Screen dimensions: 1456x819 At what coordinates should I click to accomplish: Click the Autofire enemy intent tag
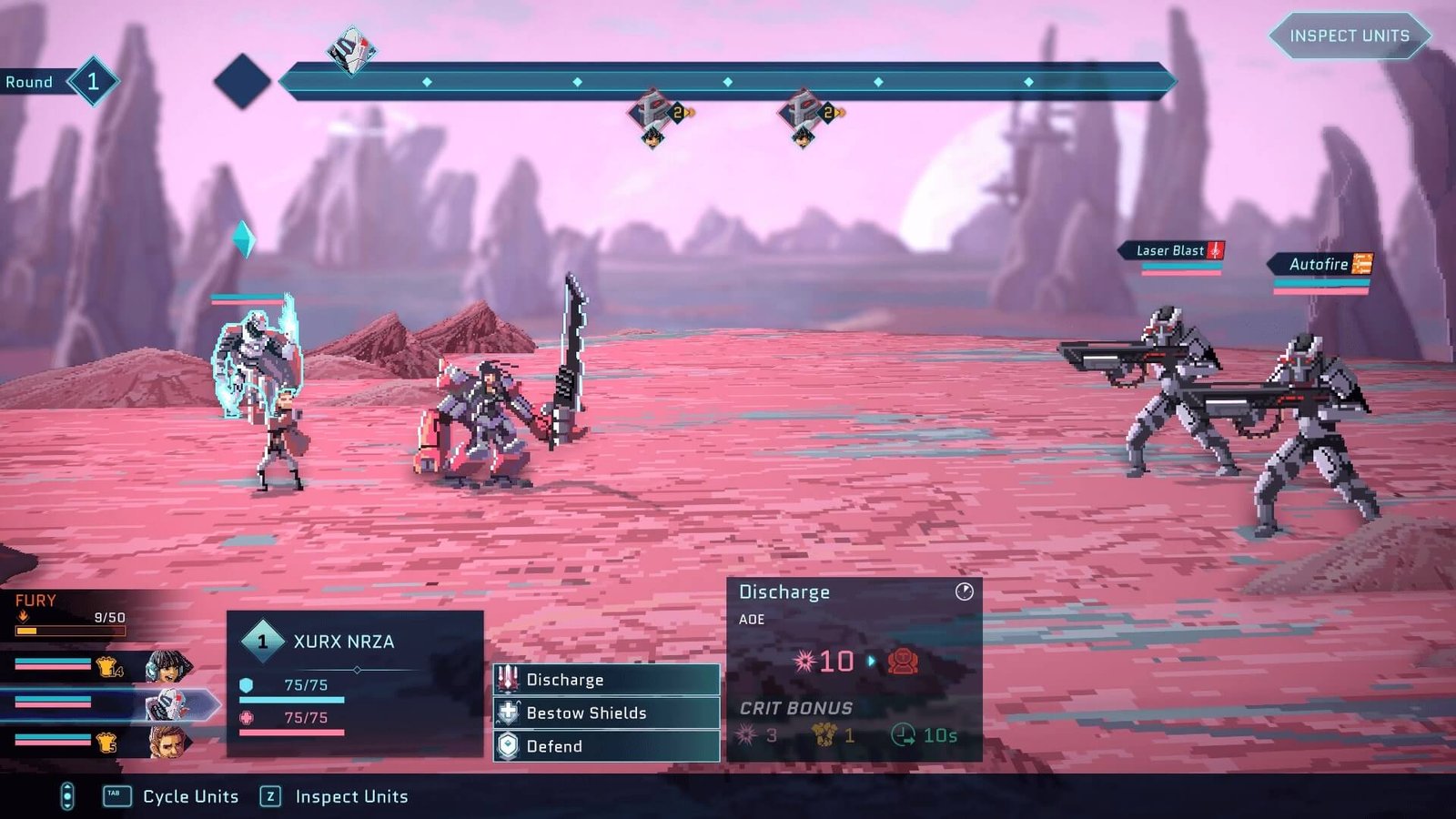click(1321, 264)
